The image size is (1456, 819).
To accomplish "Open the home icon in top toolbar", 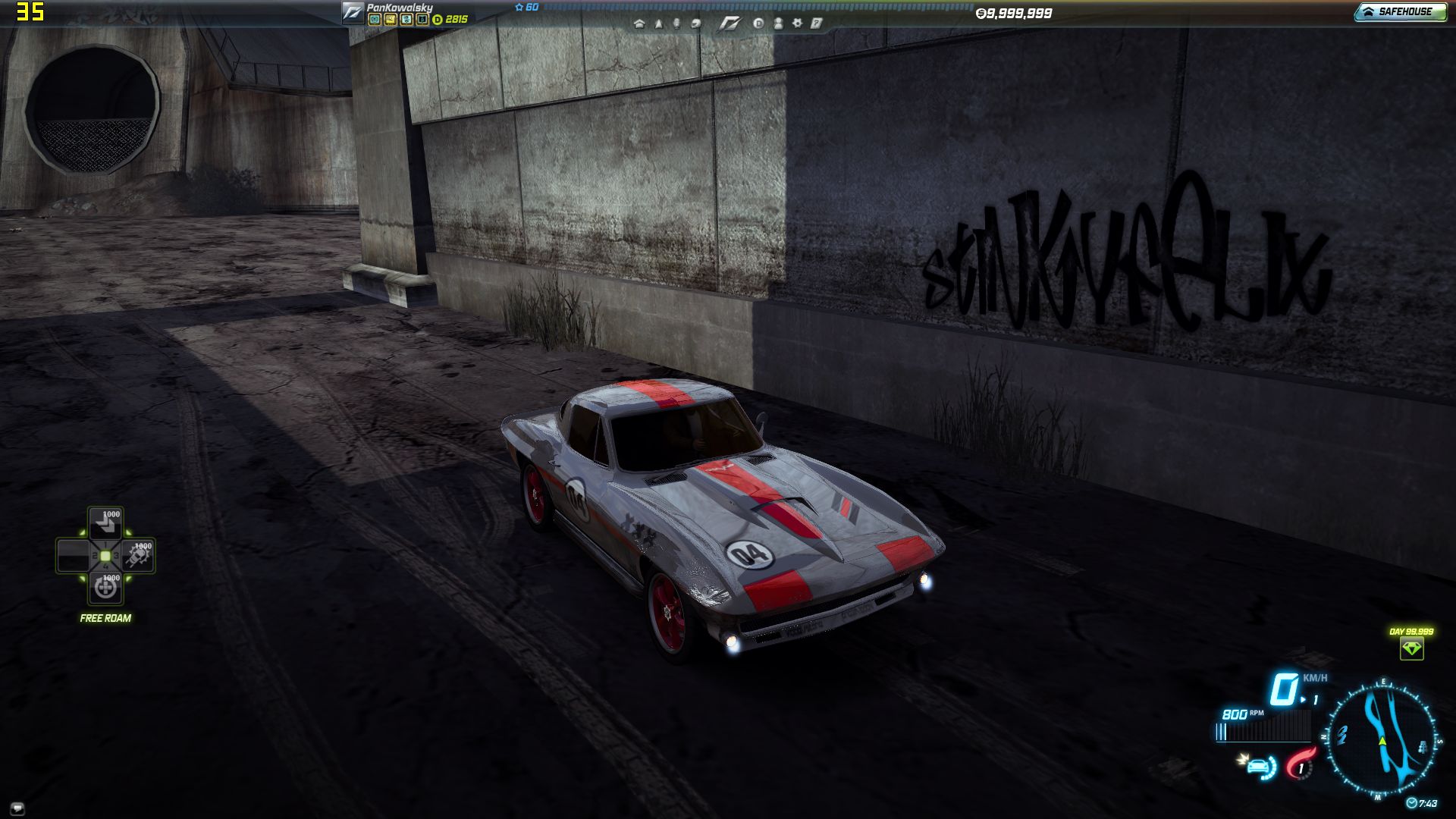I will pyautogui.click(x=639, y=24).
